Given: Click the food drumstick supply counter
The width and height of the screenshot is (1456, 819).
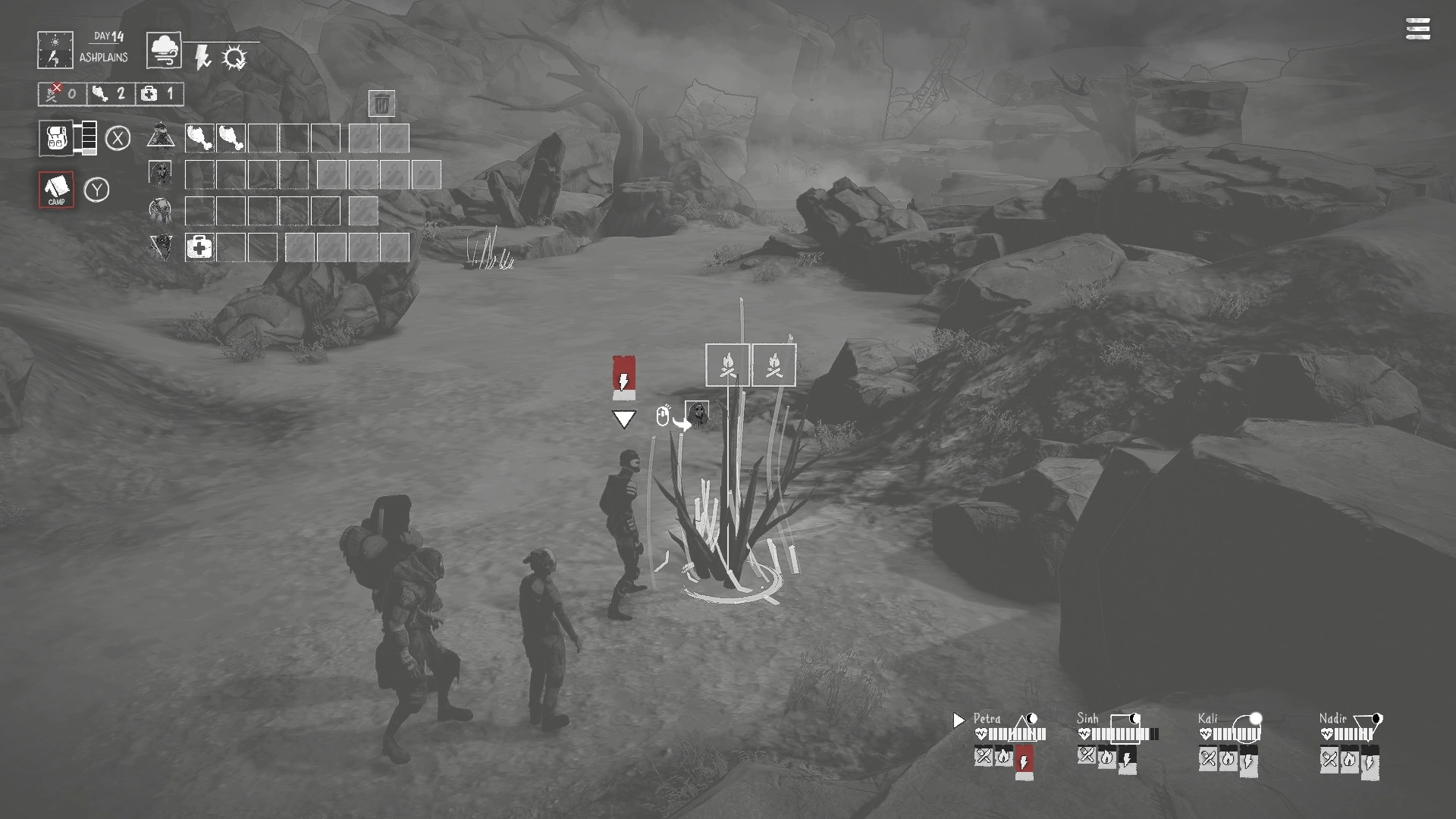Looking at the screenshot, I should (x=110, y=94).
